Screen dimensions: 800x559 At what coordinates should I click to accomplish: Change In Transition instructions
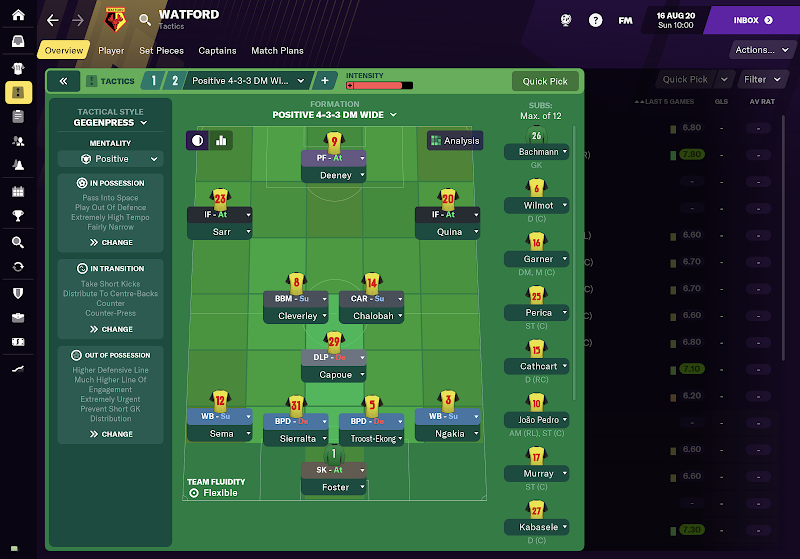point(110,329)
